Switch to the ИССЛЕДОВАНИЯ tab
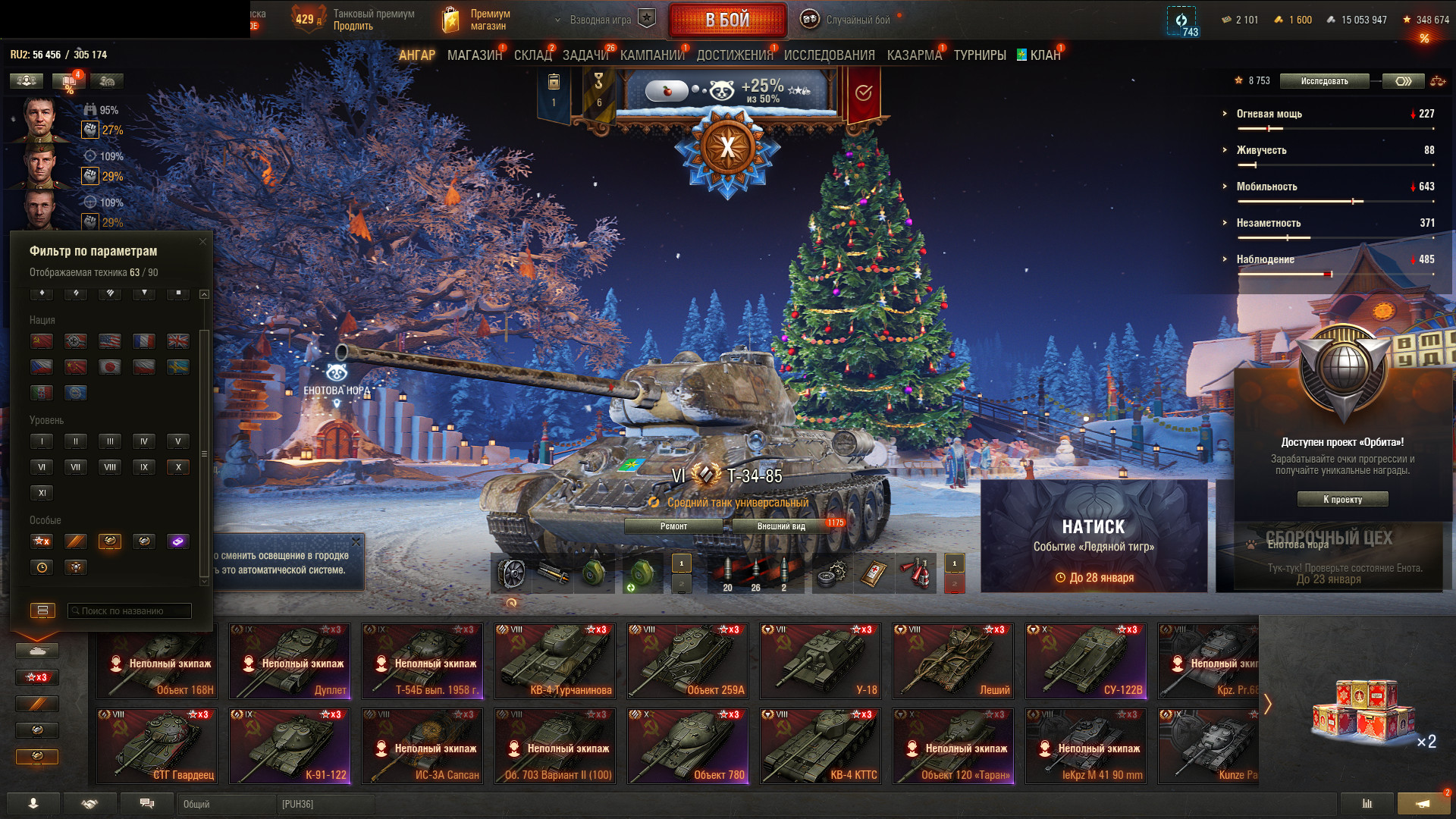The height and width of the screenshot is (819, 1456). [x=829, y=55]
